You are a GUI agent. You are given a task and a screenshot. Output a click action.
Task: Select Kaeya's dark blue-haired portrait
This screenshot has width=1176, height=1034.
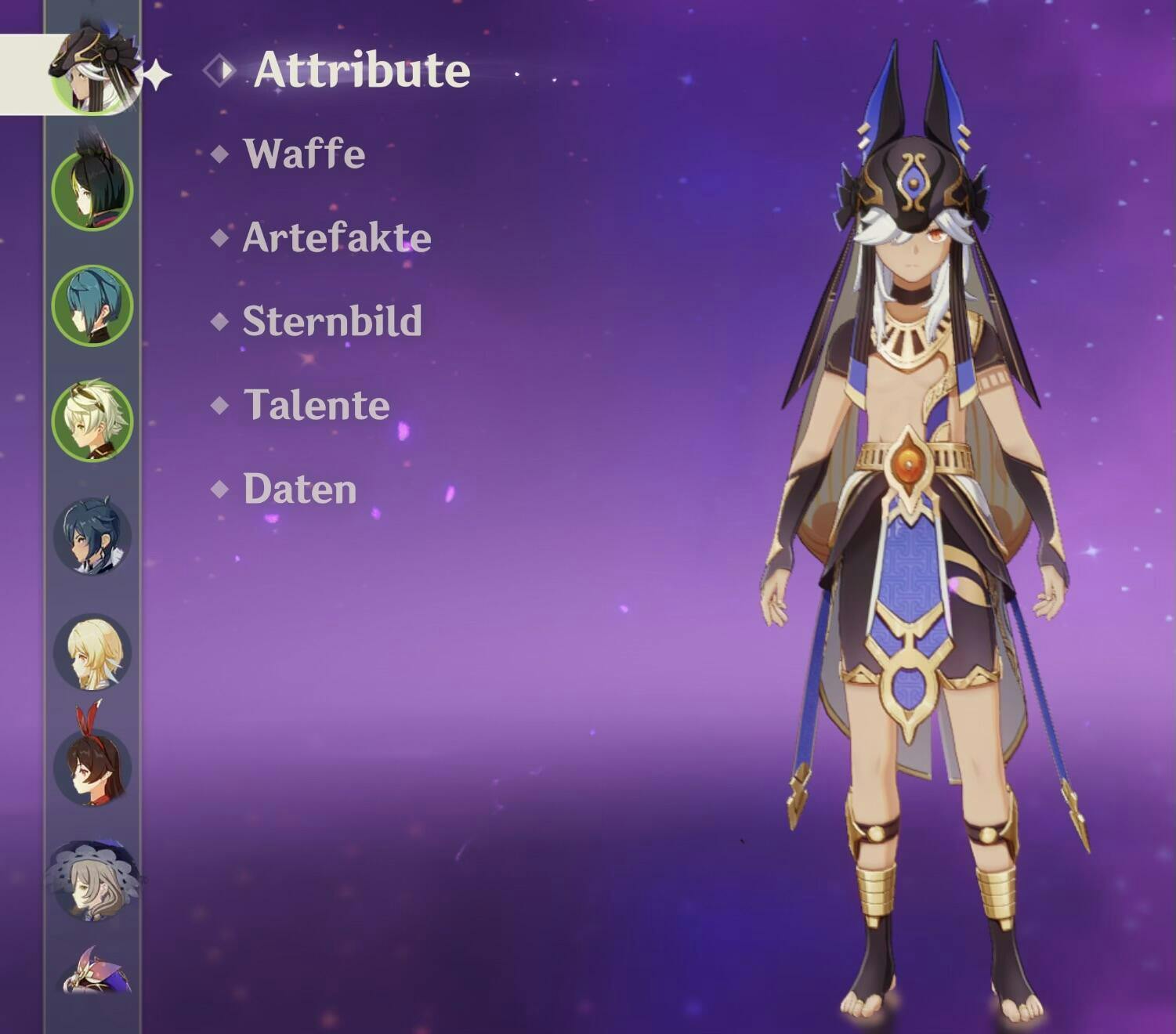pyautogui.click(x=92, y=537)
